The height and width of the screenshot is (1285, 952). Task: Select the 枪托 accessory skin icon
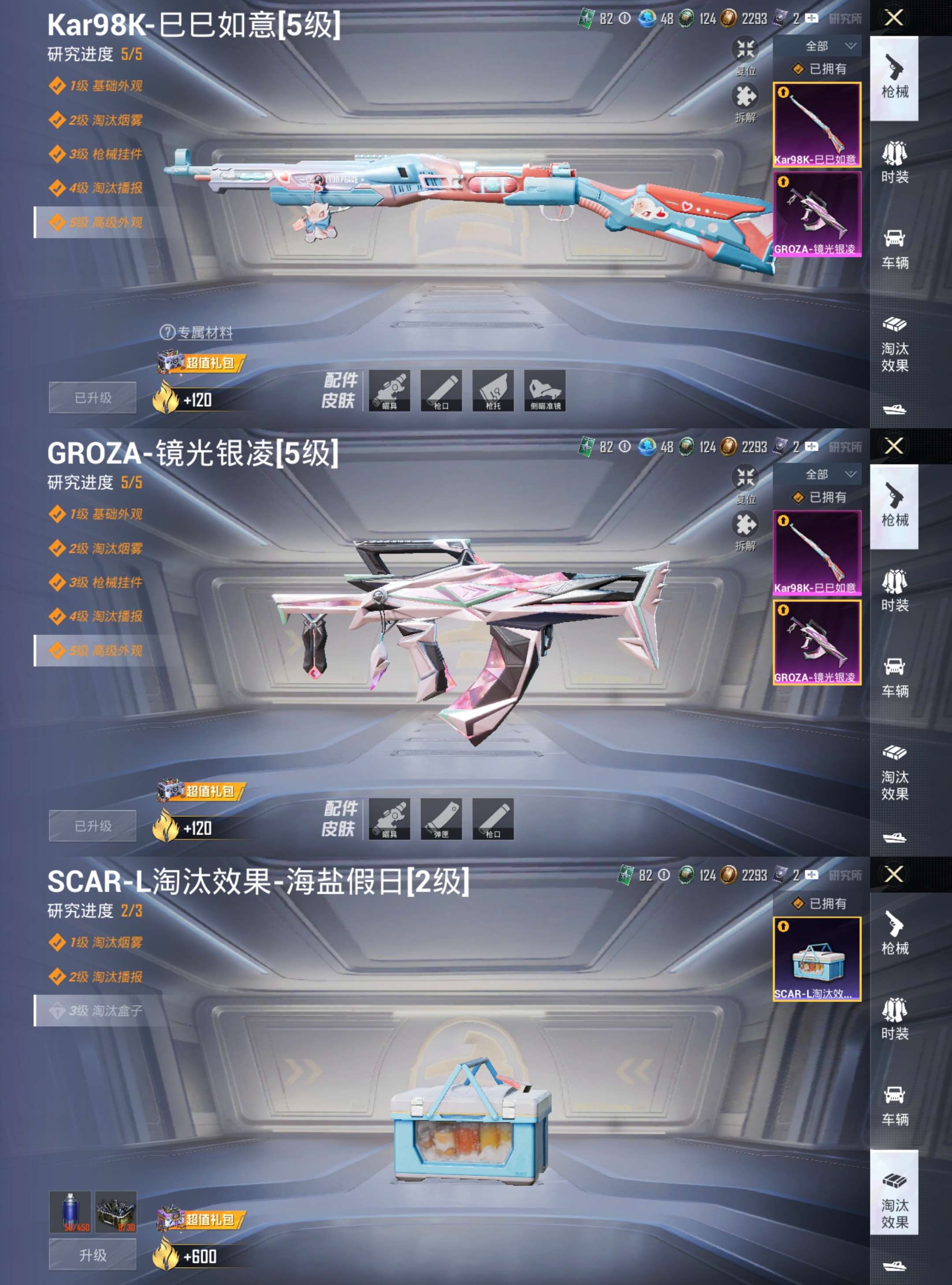tap(492, 391)
